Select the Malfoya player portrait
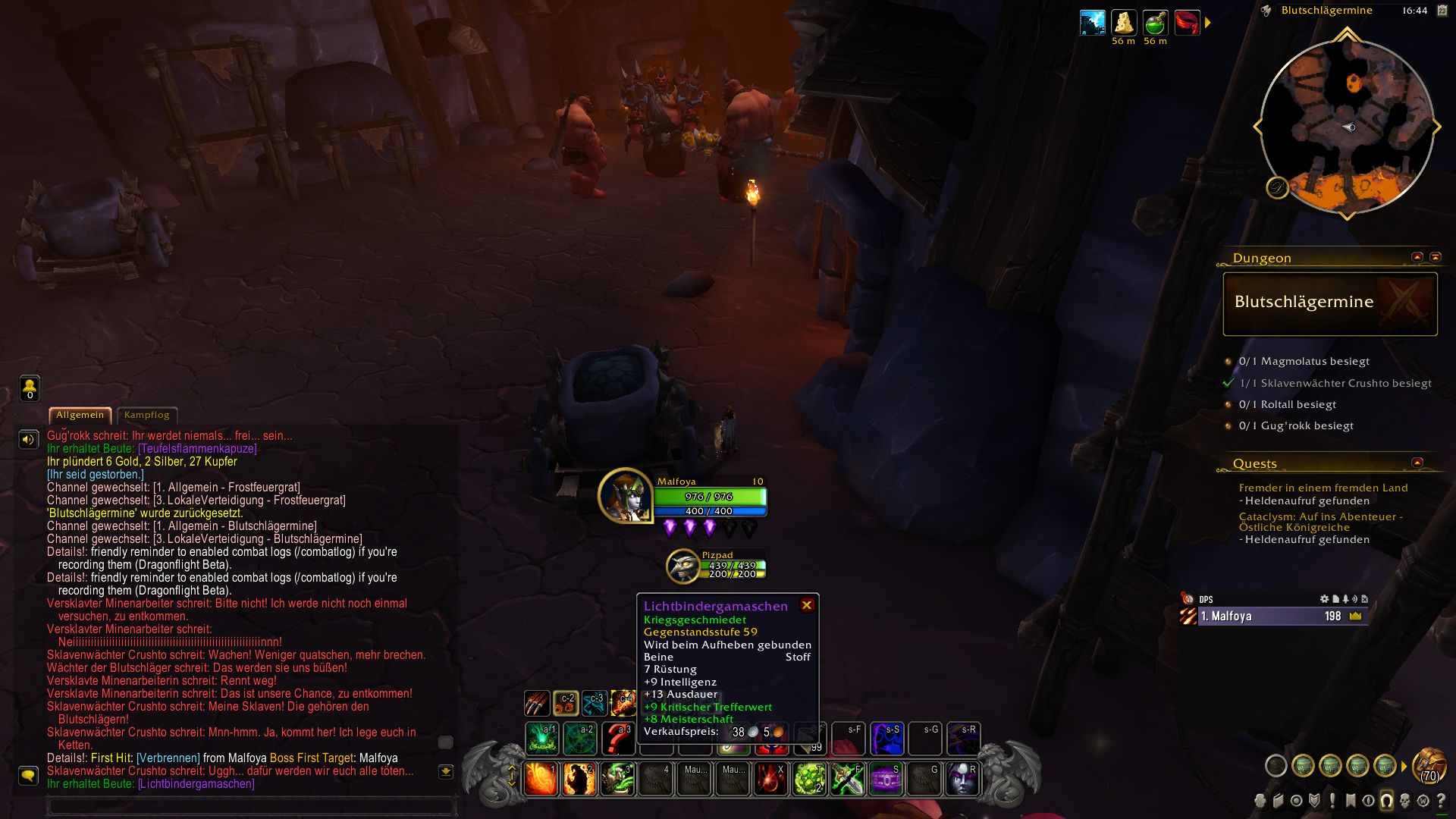Screen dimensions: 1456x819 [625, 496]
